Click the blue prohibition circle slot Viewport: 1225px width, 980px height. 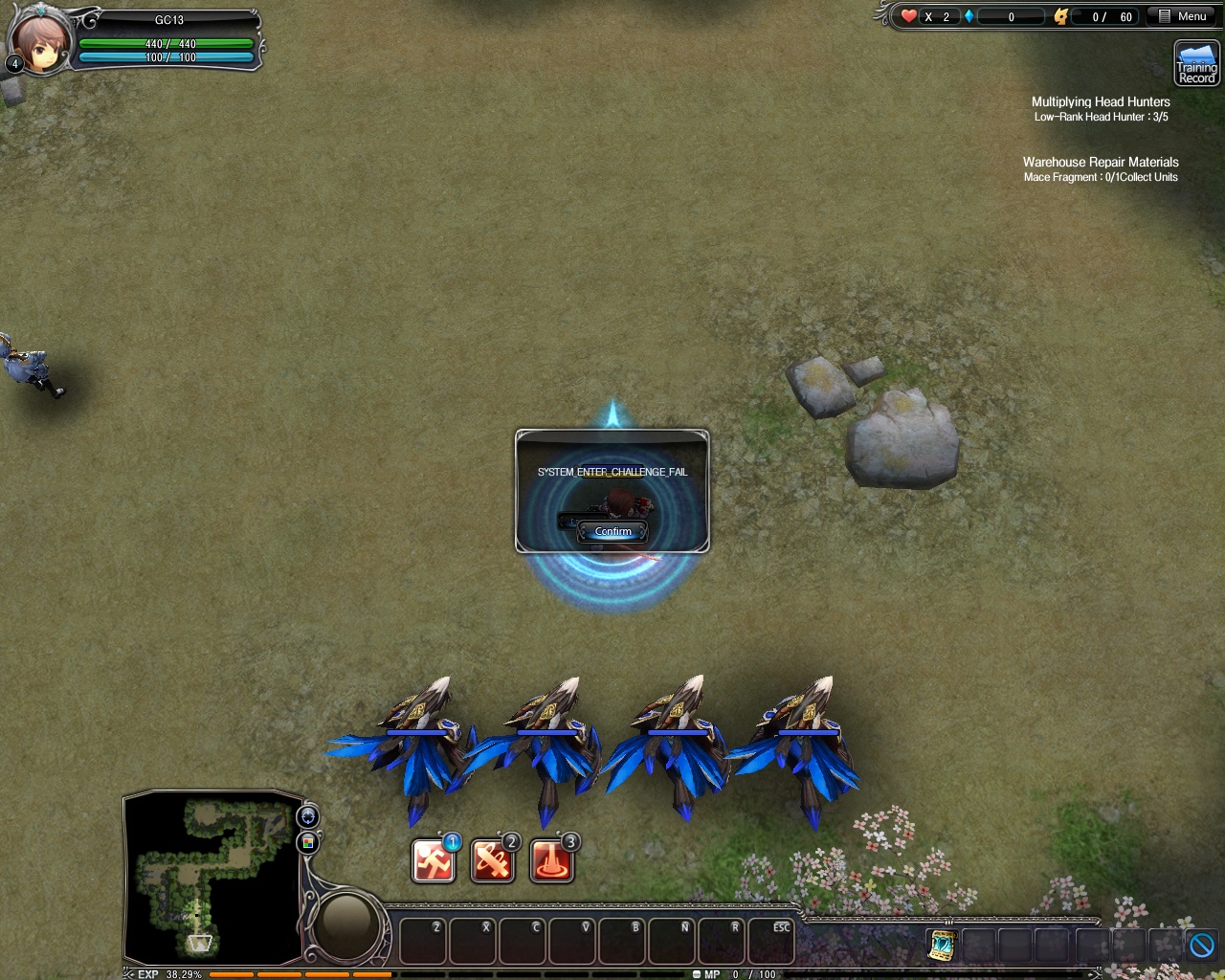tap(1201, 945)
